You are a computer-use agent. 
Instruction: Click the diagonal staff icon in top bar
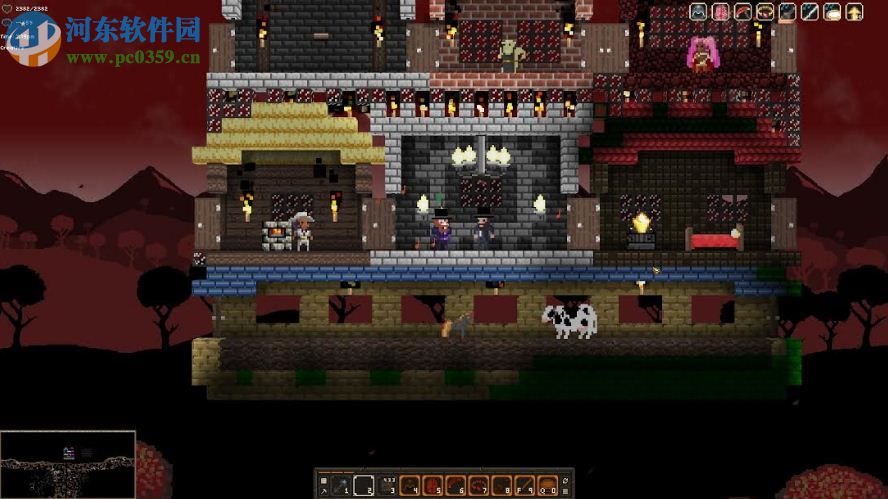pos(812,12)
